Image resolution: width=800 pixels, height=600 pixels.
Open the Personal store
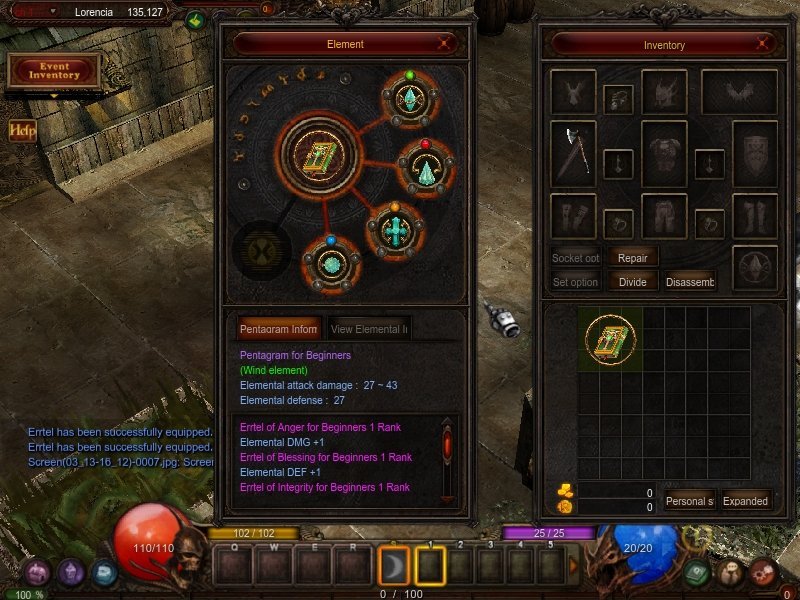[x=689, y=501]
